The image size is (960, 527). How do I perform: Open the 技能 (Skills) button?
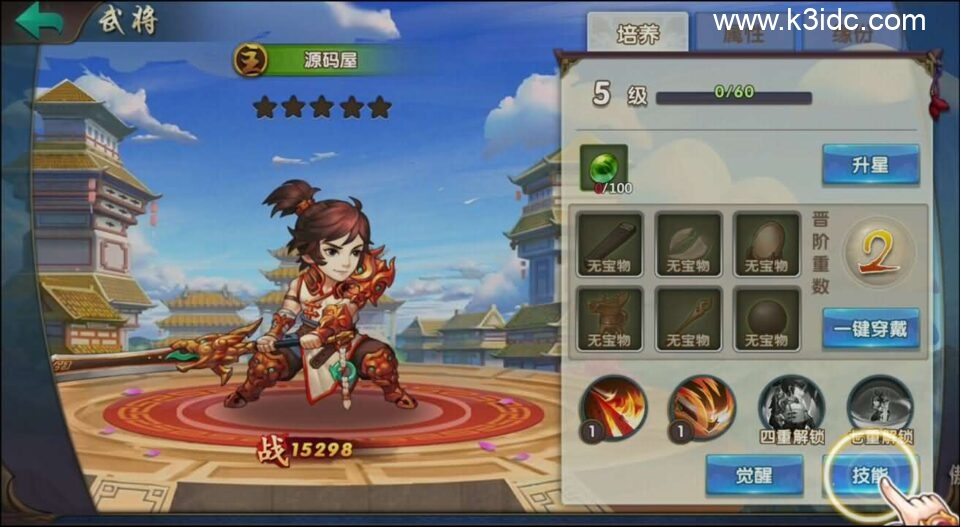click(868, 474)
